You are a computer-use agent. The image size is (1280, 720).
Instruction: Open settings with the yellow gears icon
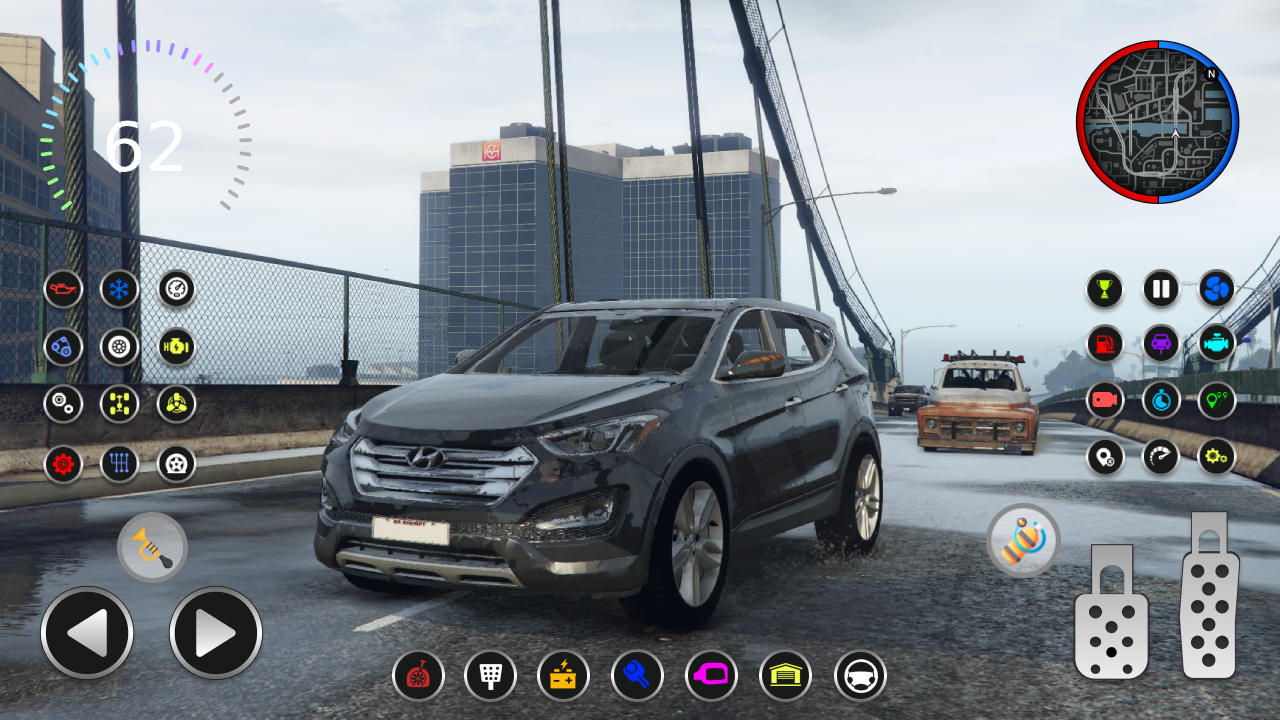click(1217, 456)
